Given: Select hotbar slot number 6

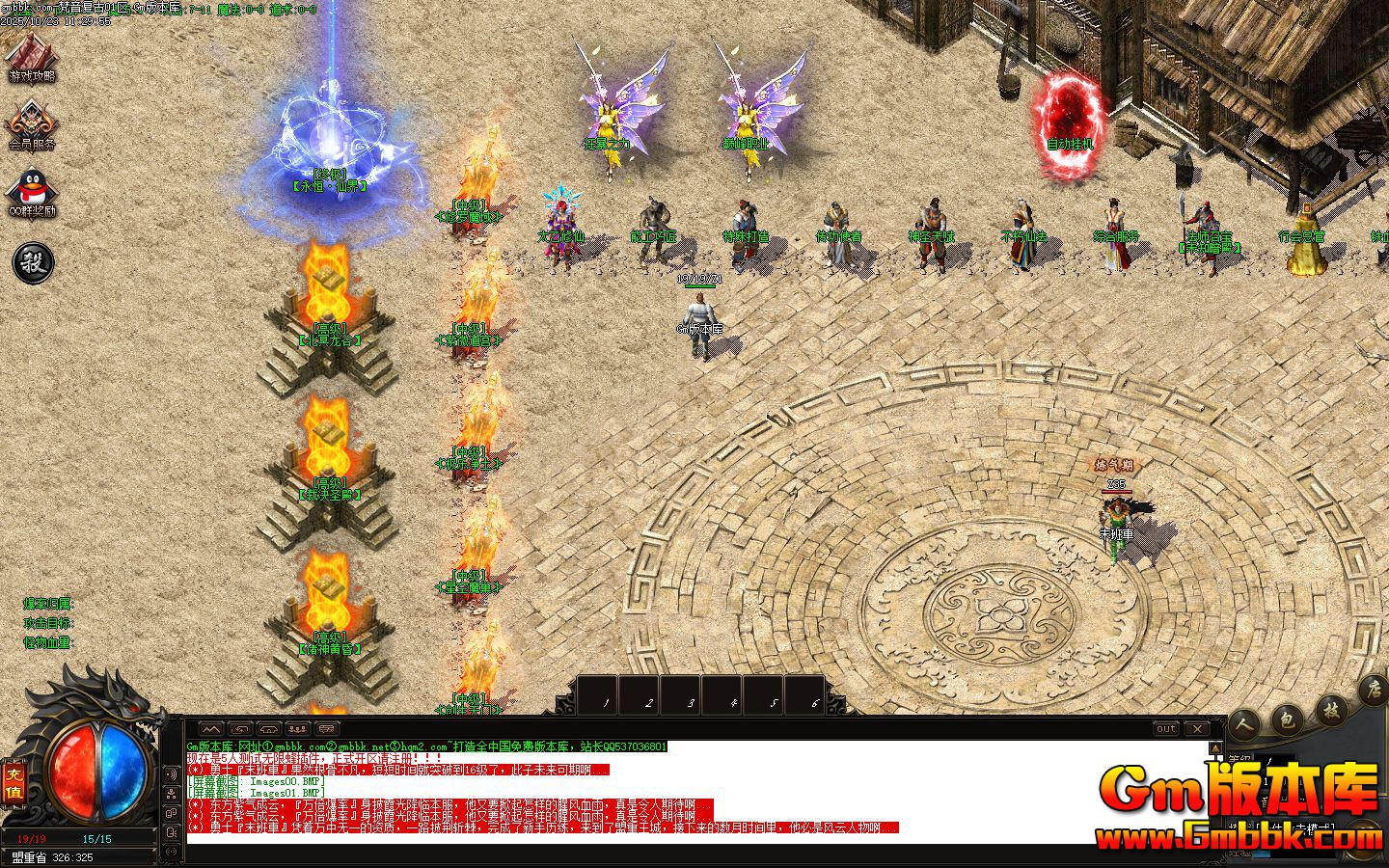Looking at the screenshot, I should click(x=814, y=700).
